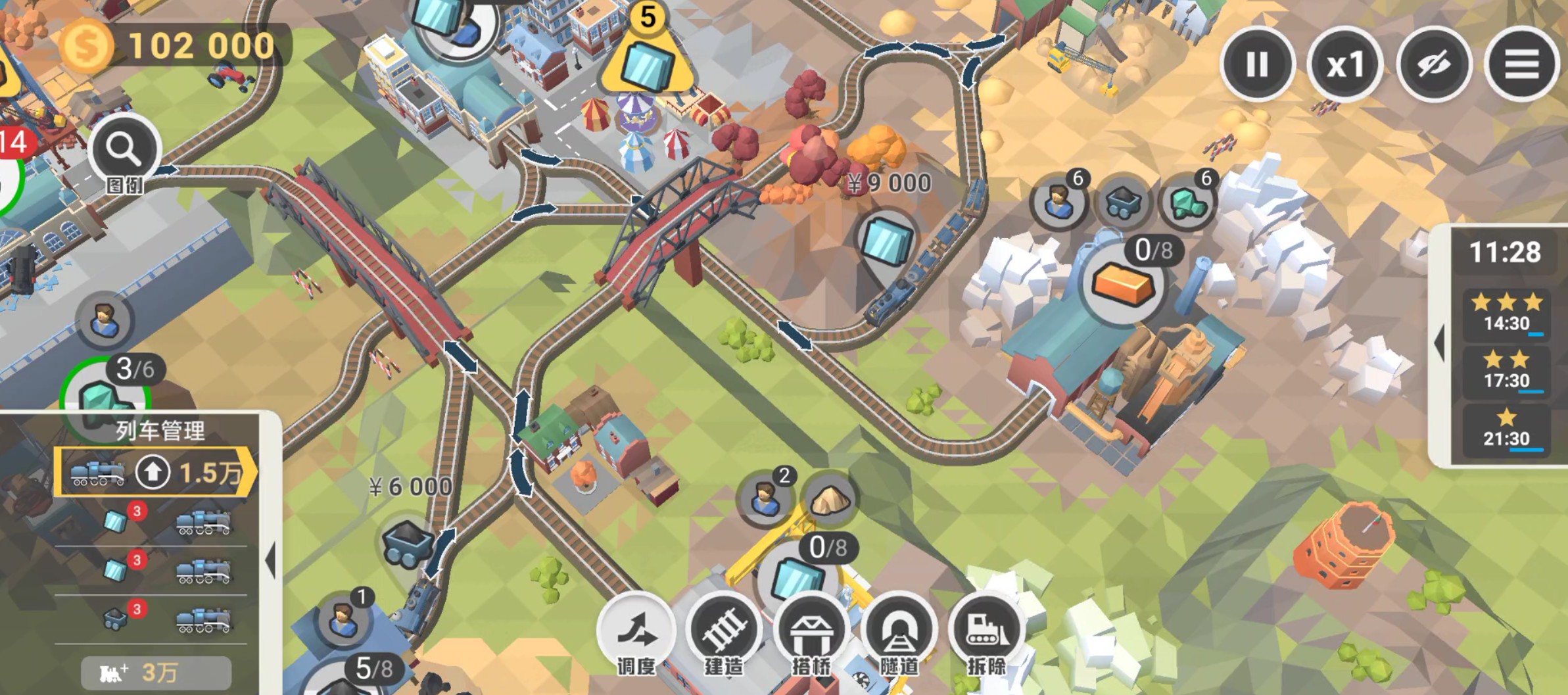Collapse the star time goals panel
Image resolution: width=1568 pixels, height=695 pixels.
[1440, 343]
